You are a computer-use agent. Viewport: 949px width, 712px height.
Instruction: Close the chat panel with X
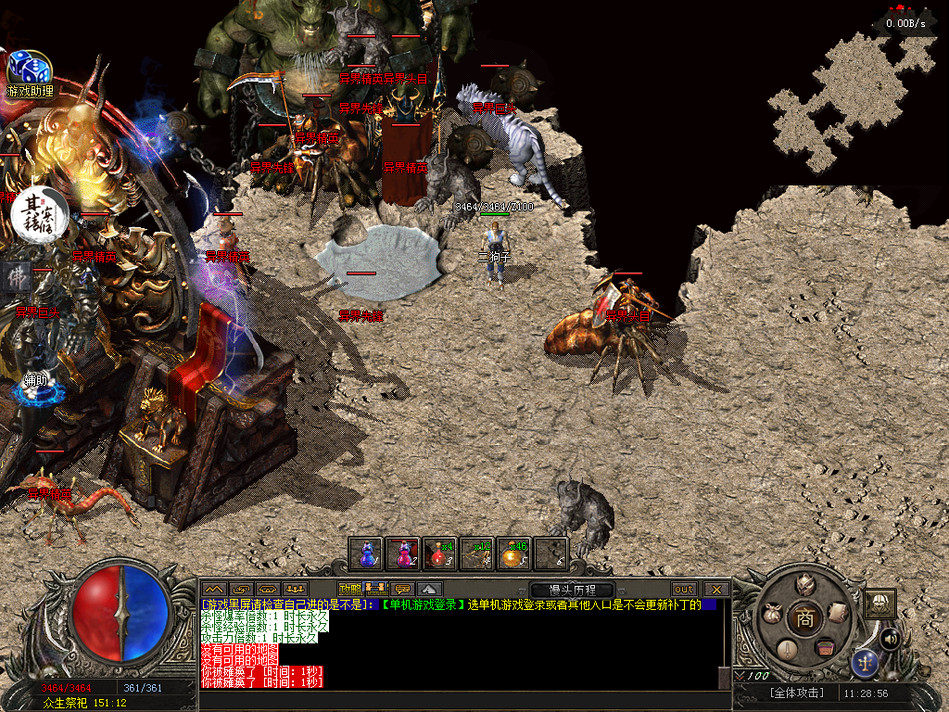click(x=715, y=590)
